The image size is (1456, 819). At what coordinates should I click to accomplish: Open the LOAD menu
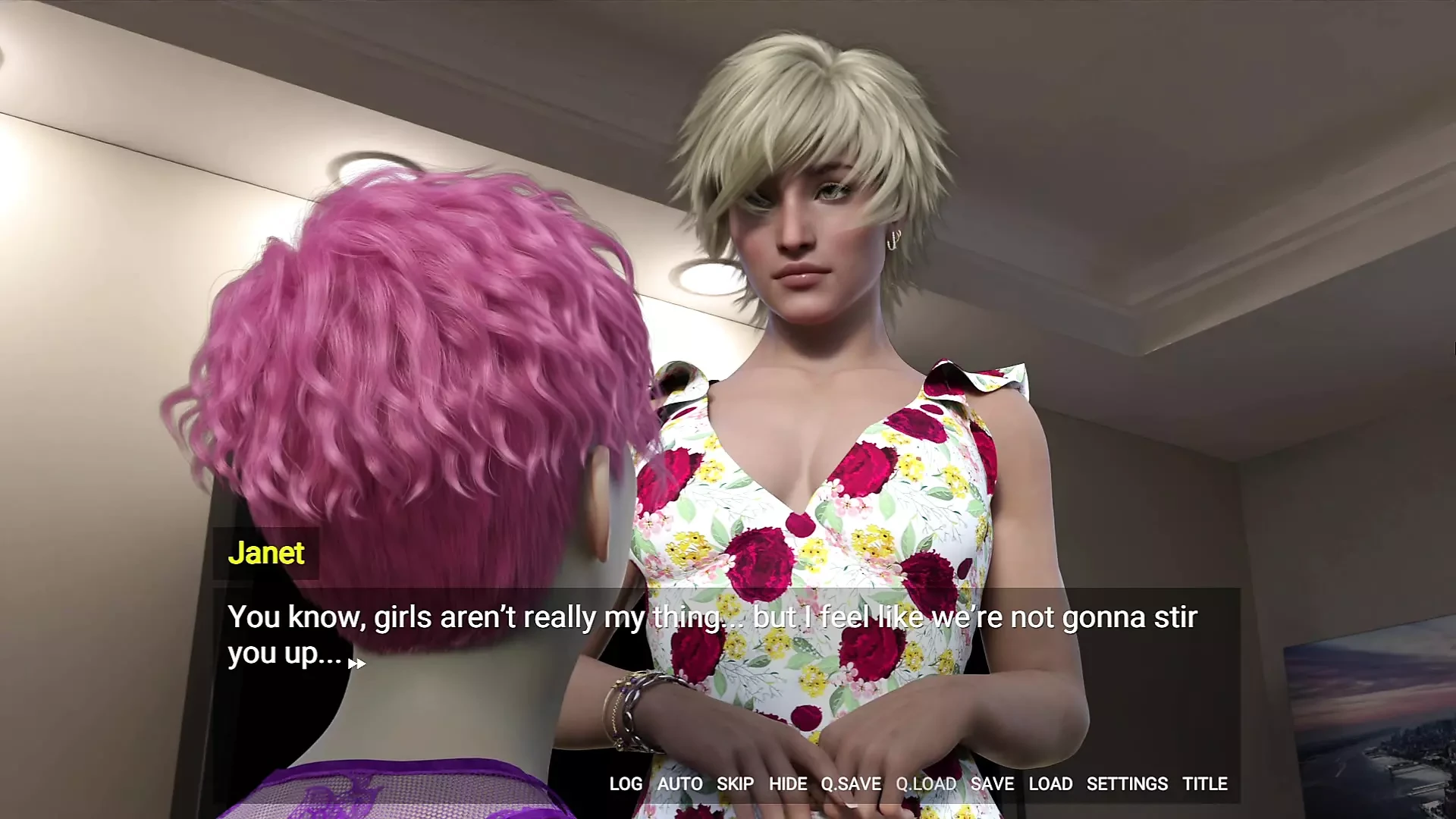[x=1050, y=783]
